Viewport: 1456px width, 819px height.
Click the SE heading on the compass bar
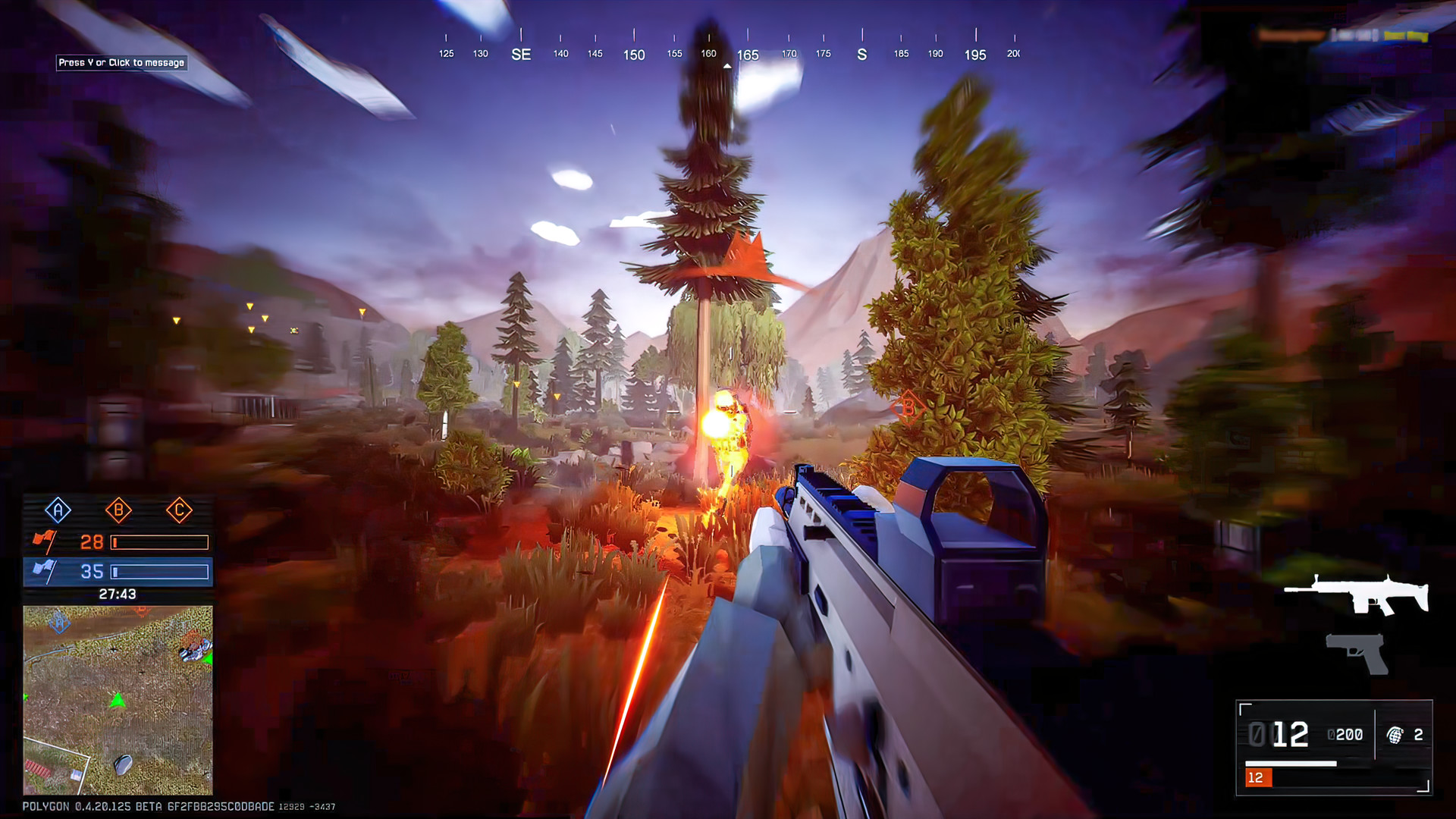click(520, 54)
